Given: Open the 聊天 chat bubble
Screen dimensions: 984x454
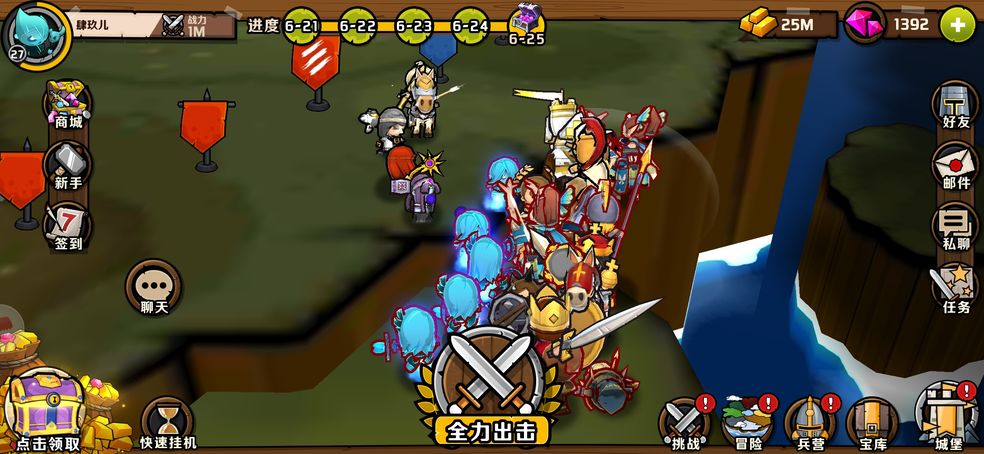Looking at the screenshot, I should click(x=153, y=288).
